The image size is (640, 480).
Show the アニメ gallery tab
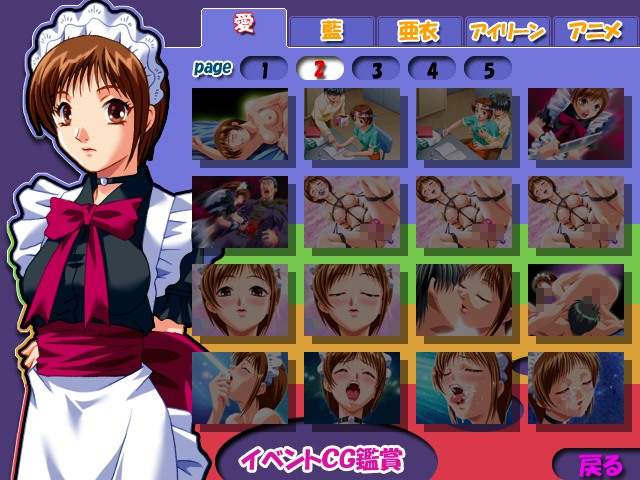594,31
